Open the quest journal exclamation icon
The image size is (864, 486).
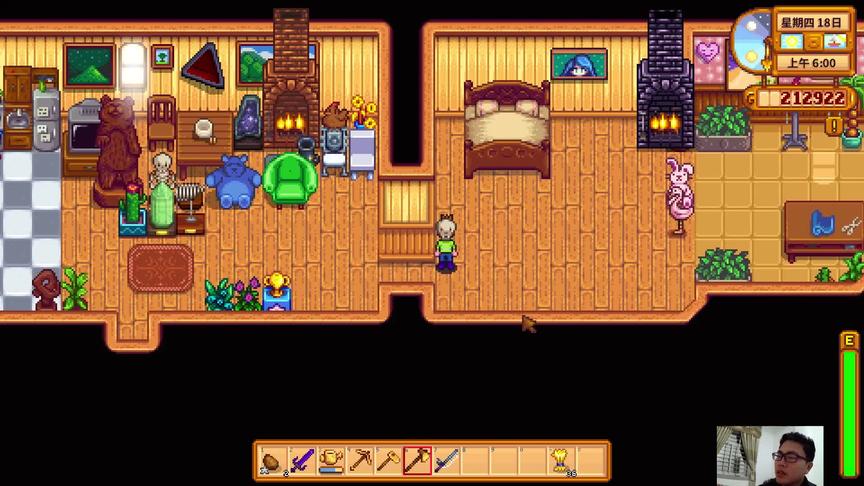click(833, 126)
